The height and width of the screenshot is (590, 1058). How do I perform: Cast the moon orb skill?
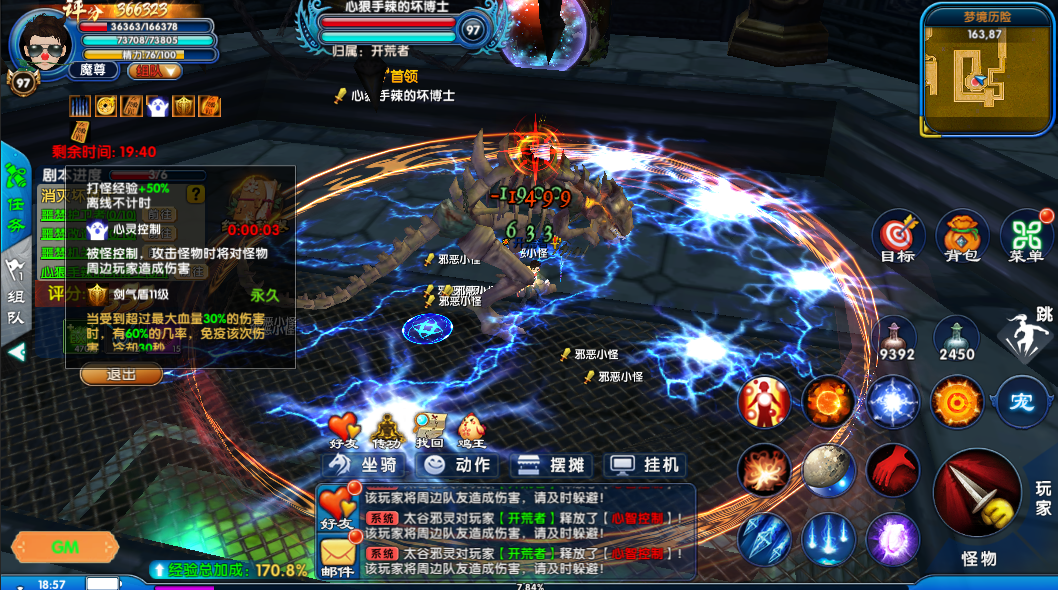[827, 470]
